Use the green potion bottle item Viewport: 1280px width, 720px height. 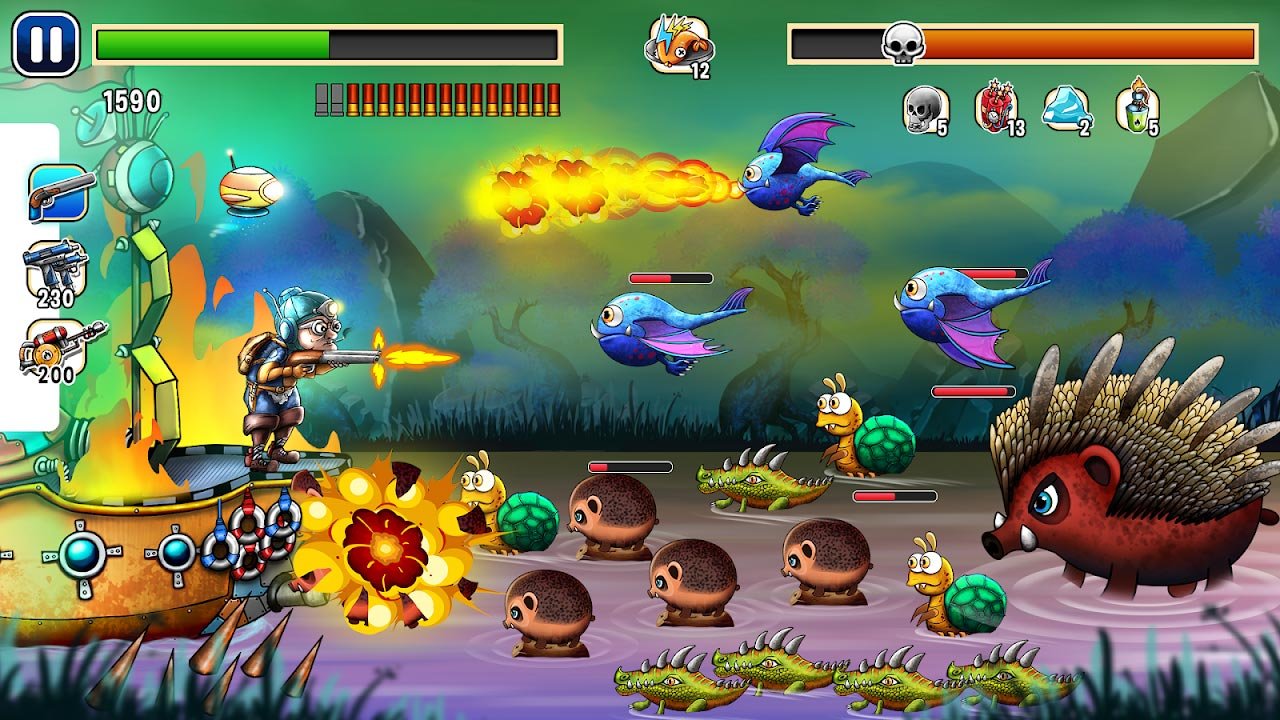(1137, 107)
